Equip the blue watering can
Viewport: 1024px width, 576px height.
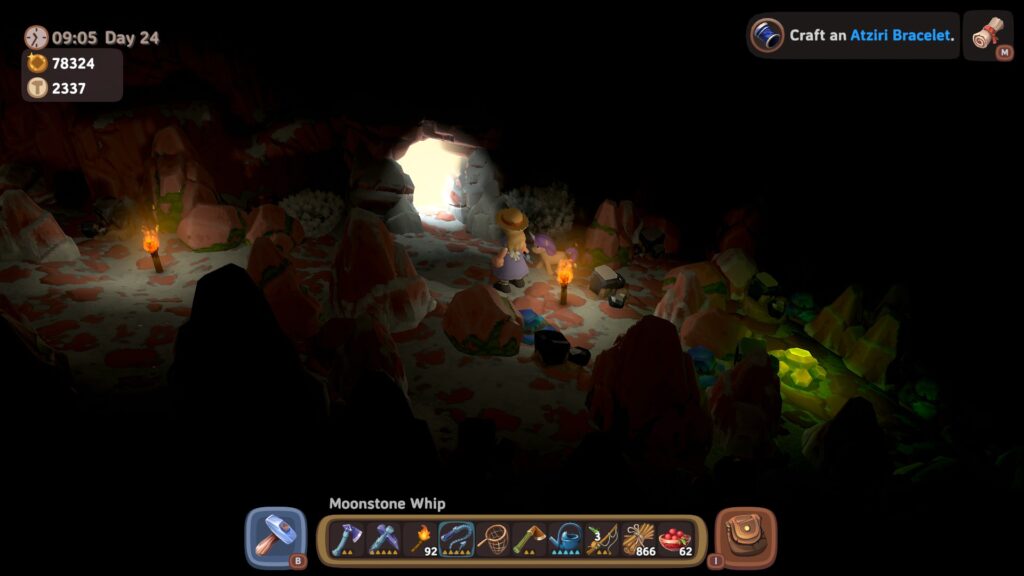click(x=566, y=539)
